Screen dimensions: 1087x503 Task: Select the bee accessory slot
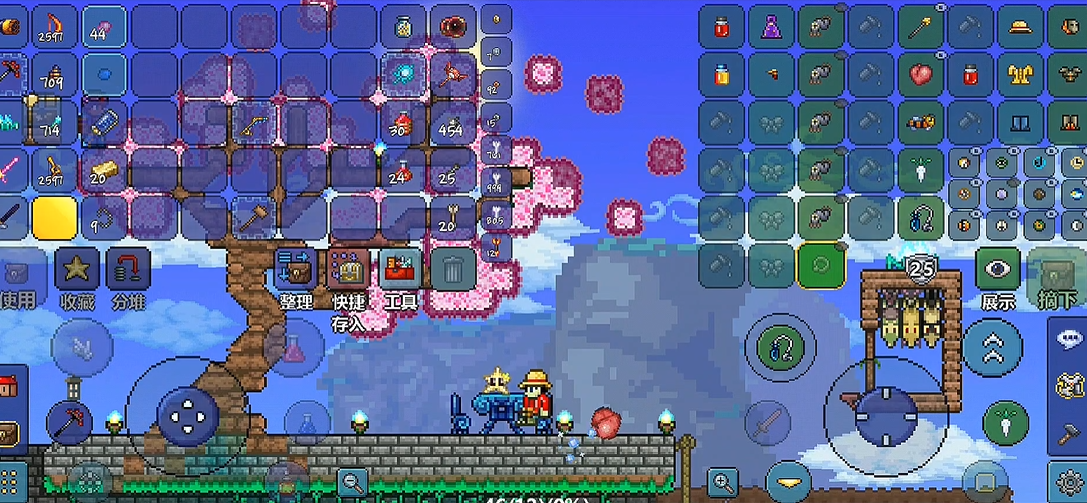coord(921,124)
